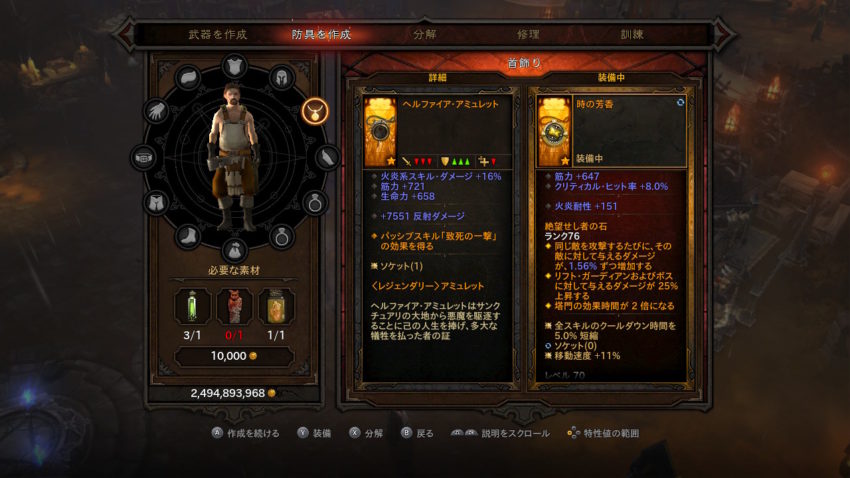
Task: Select the 防具を作成 tab
Action: (x=321, y=34)
